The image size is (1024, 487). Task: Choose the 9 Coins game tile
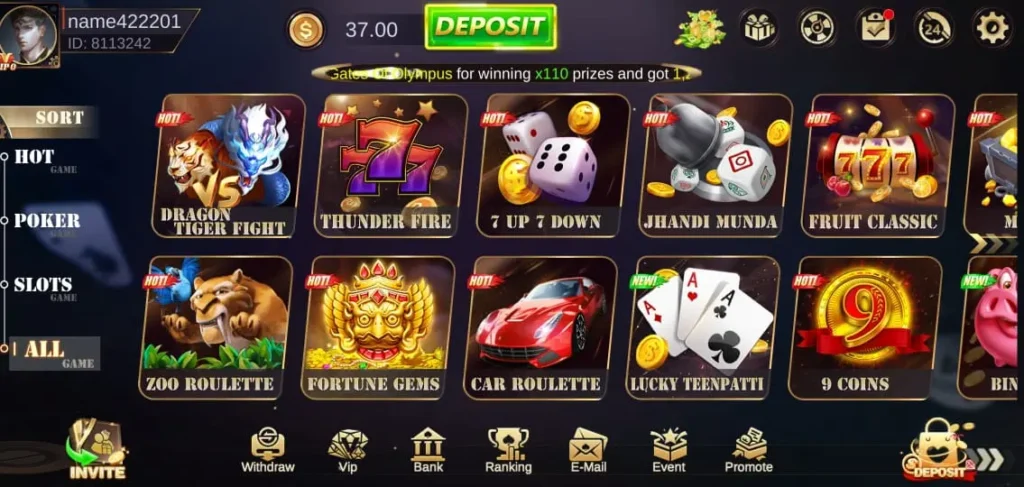click(x=864, y=327)
